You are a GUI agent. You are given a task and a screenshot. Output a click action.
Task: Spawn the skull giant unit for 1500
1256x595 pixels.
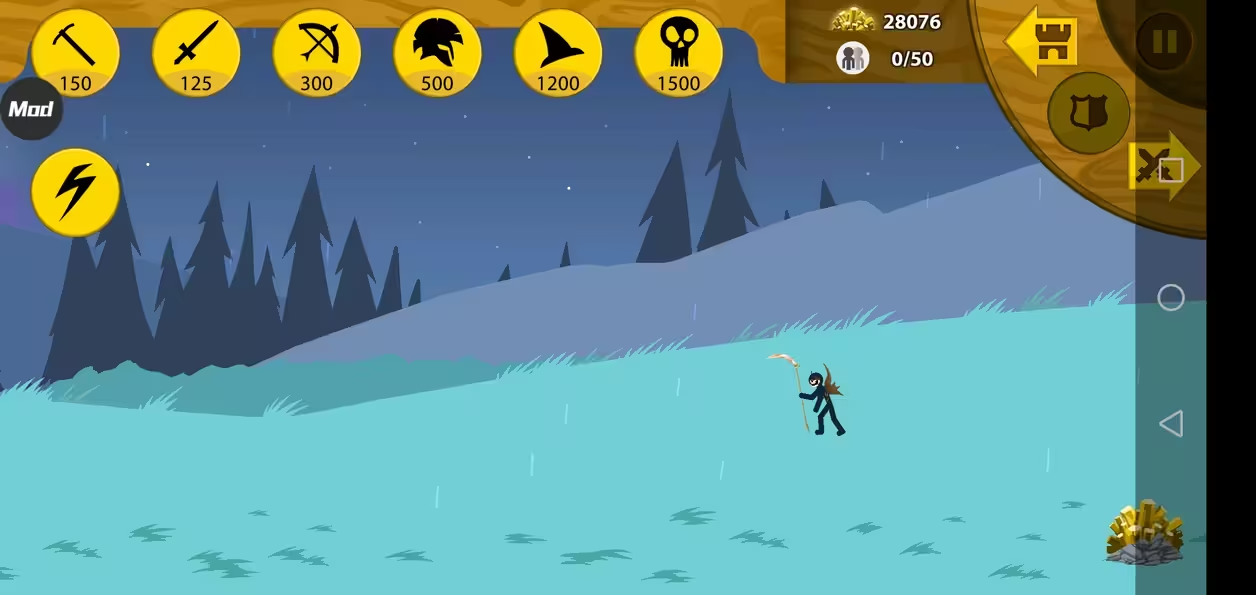click(x=678, y=52)
